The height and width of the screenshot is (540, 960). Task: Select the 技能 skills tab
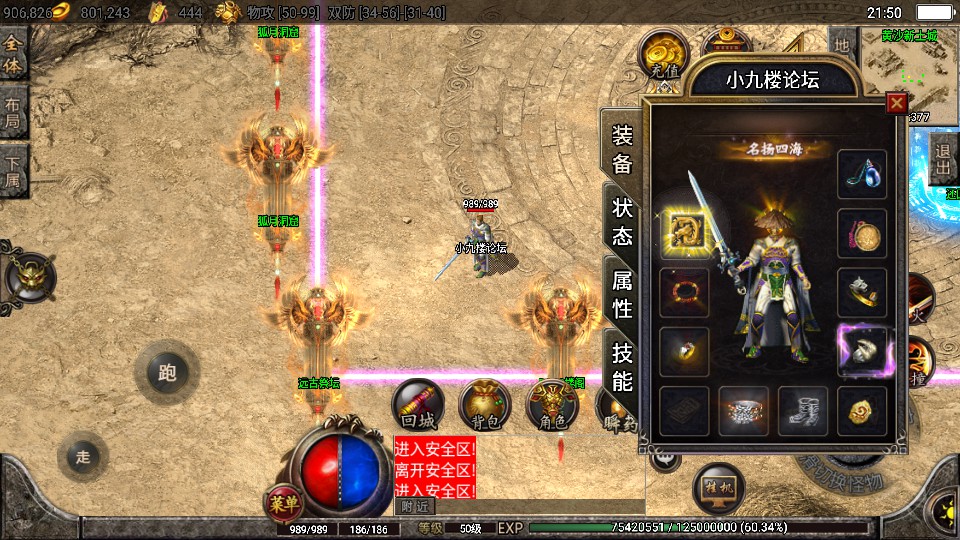tap(622, 366)
